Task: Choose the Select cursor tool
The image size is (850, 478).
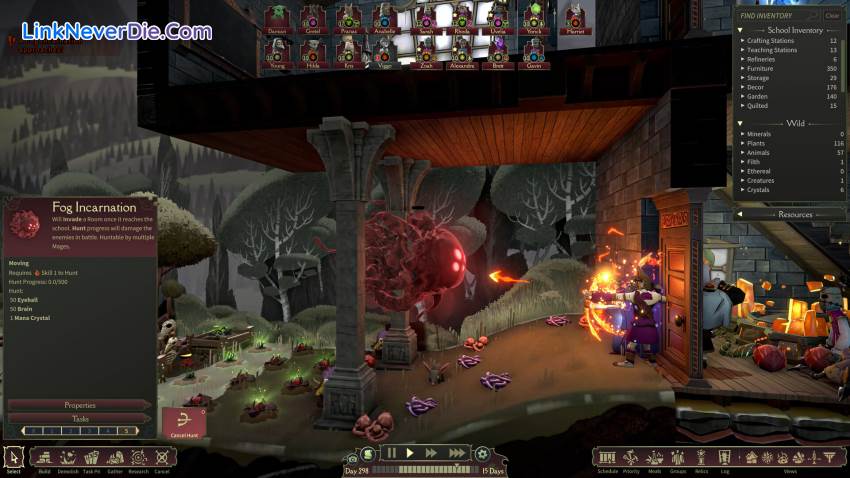Action: tap(13, 458)
